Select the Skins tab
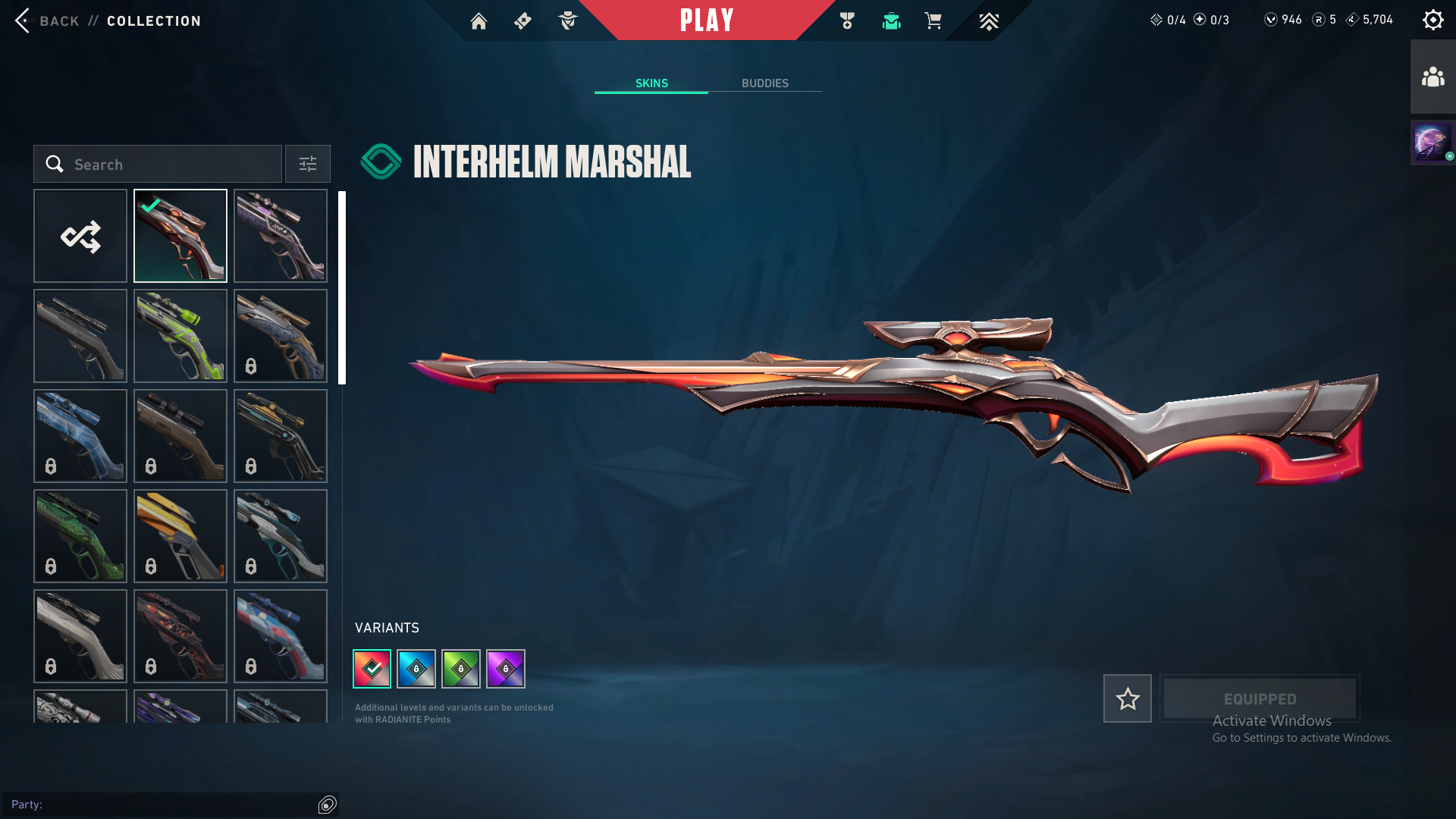 pos(651,83)
